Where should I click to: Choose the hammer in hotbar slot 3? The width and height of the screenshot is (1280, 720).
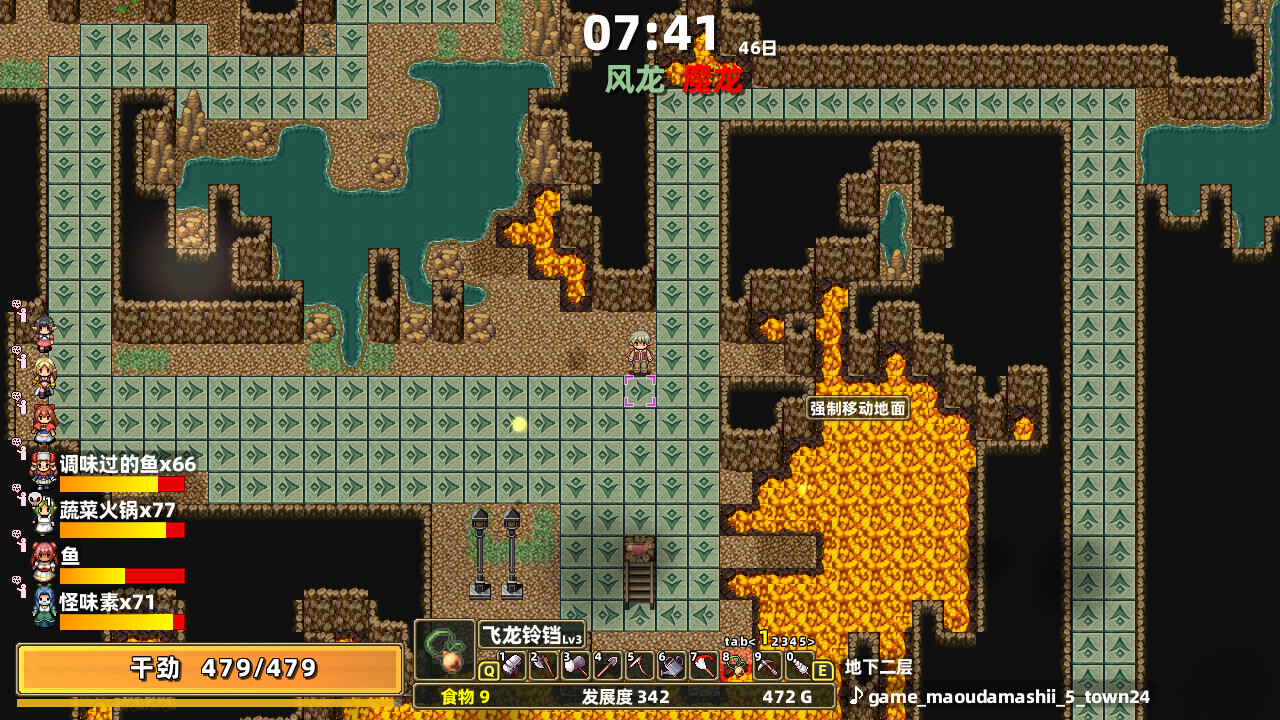[576, 666]
